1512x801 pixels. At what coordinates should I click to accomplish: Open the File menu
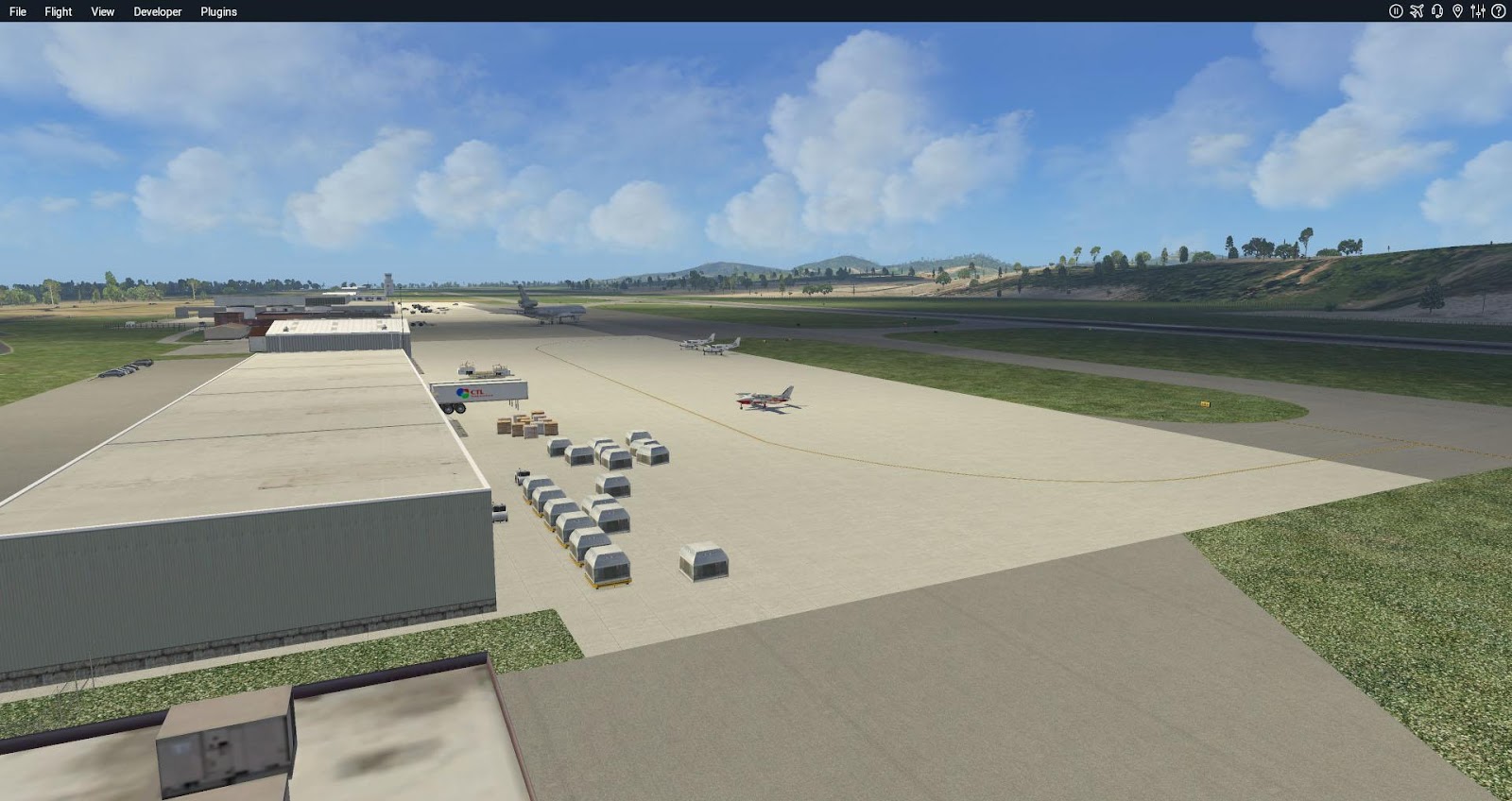click(x=18, y=11)
